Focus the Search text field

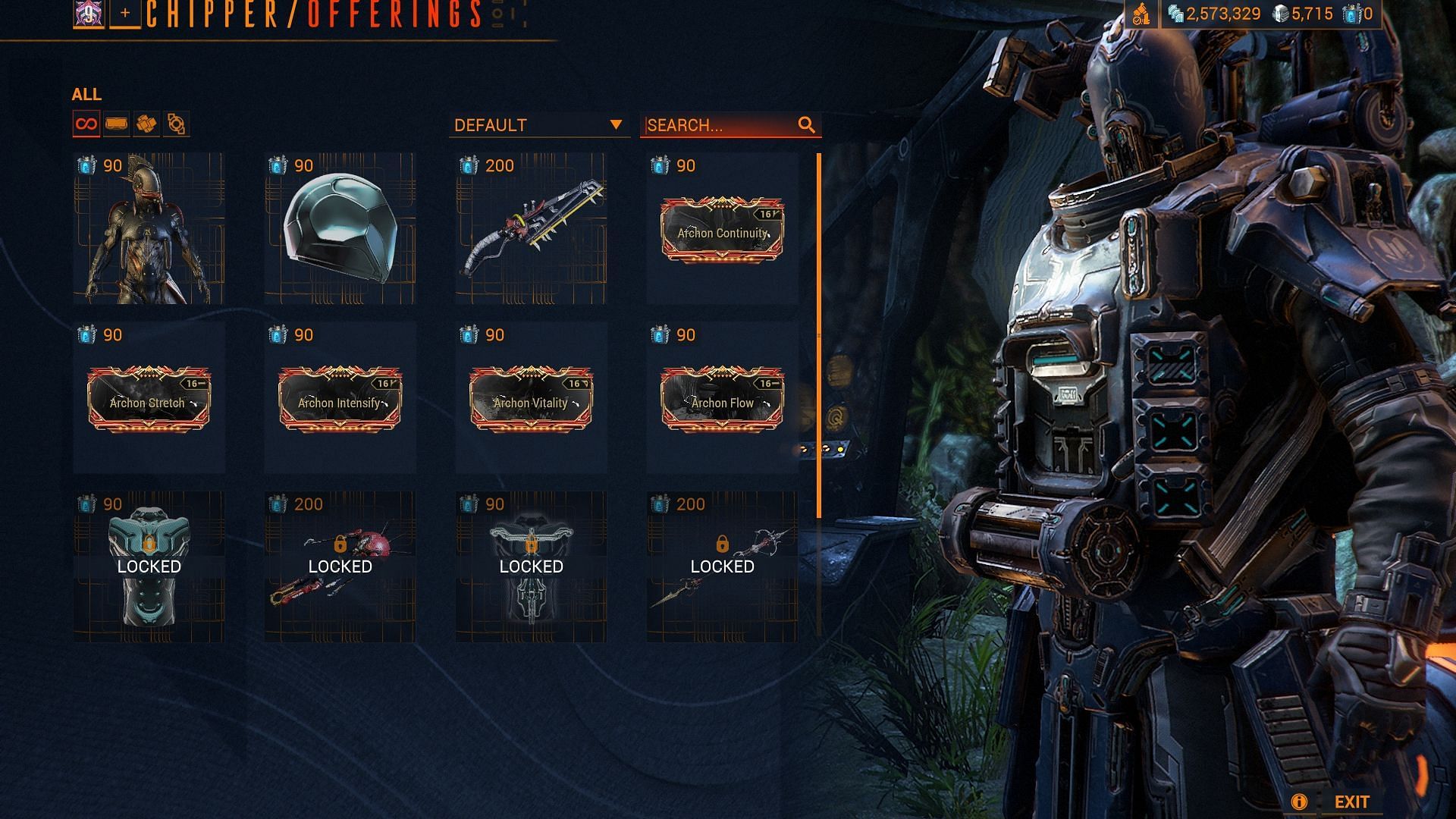click(719, 125)
